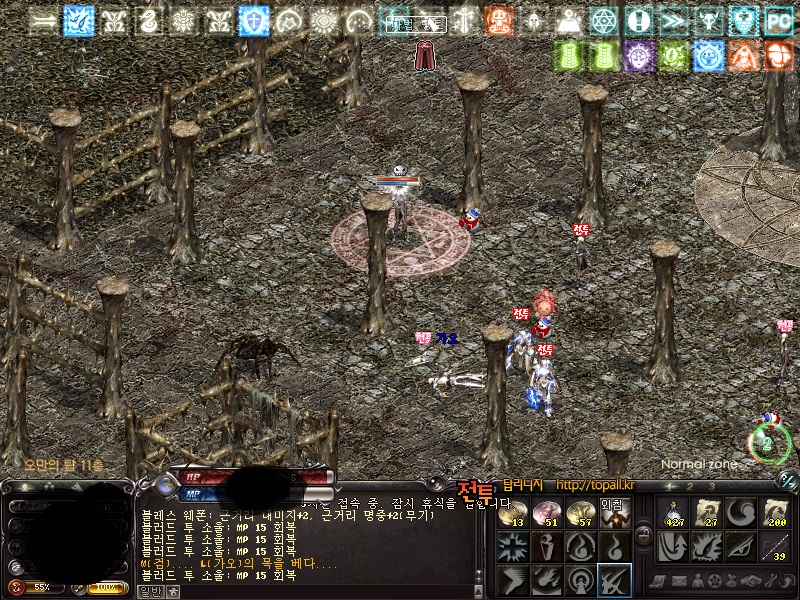Screen dimensions: 800x600
Task: Switch to hotbar page 2
Action: point(690,486)
